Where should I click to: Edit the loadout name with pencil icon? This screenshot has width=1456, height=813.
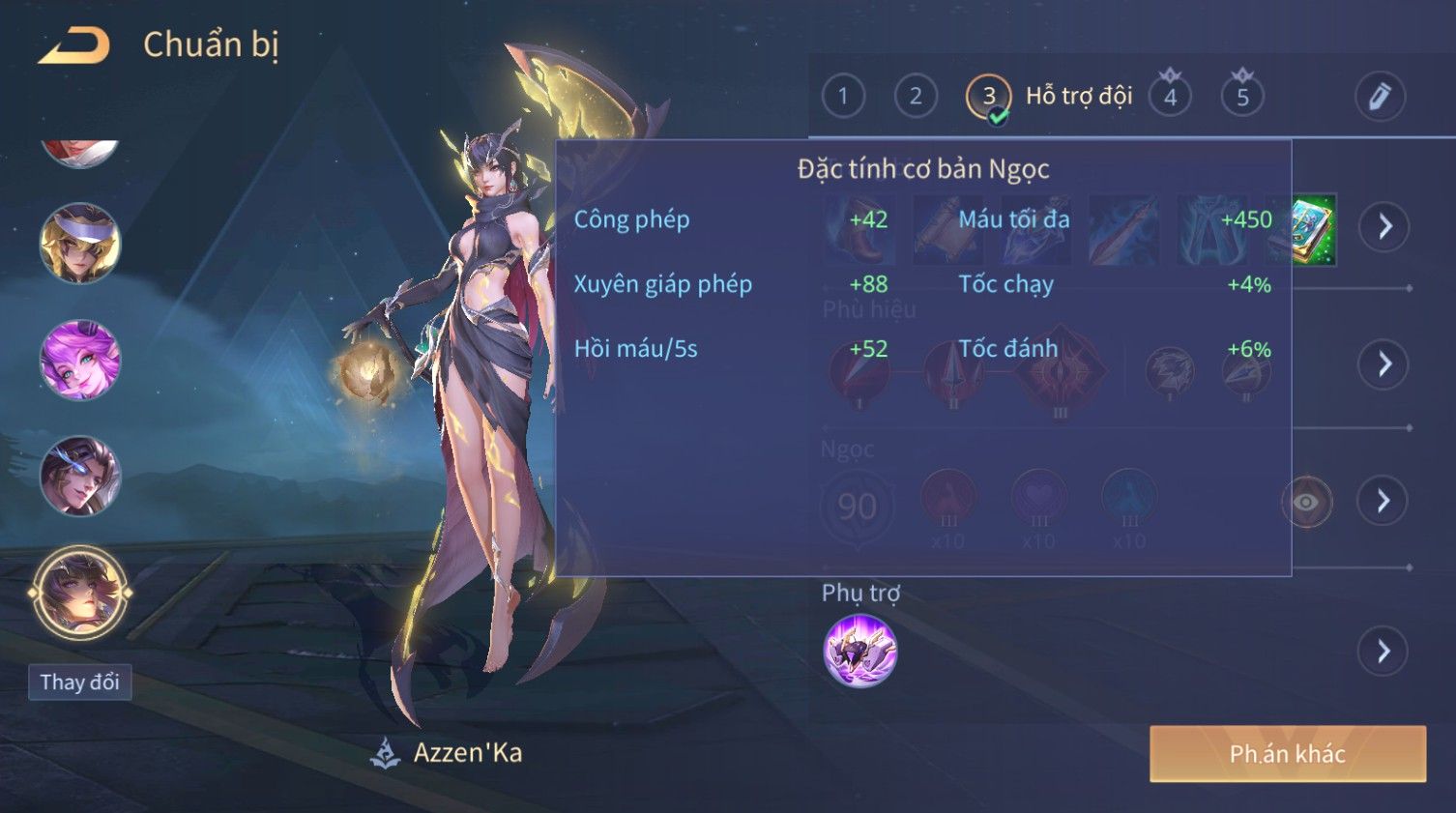[1380, 97]
